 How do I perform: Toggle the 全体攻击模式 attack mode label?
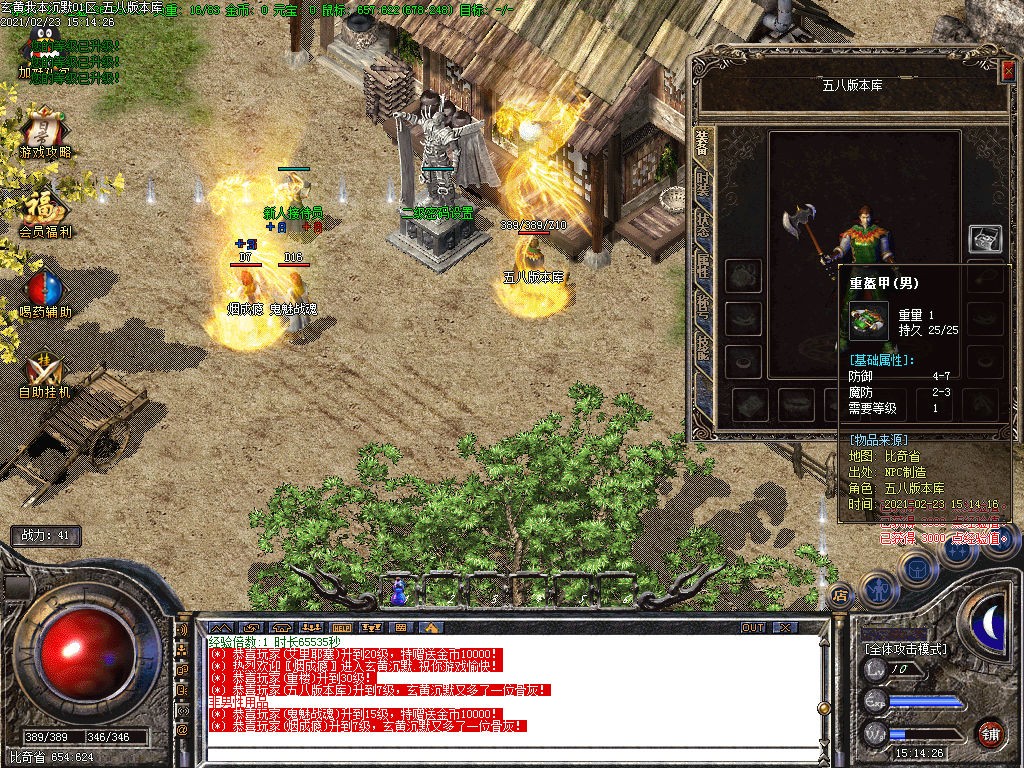[906, 648]
